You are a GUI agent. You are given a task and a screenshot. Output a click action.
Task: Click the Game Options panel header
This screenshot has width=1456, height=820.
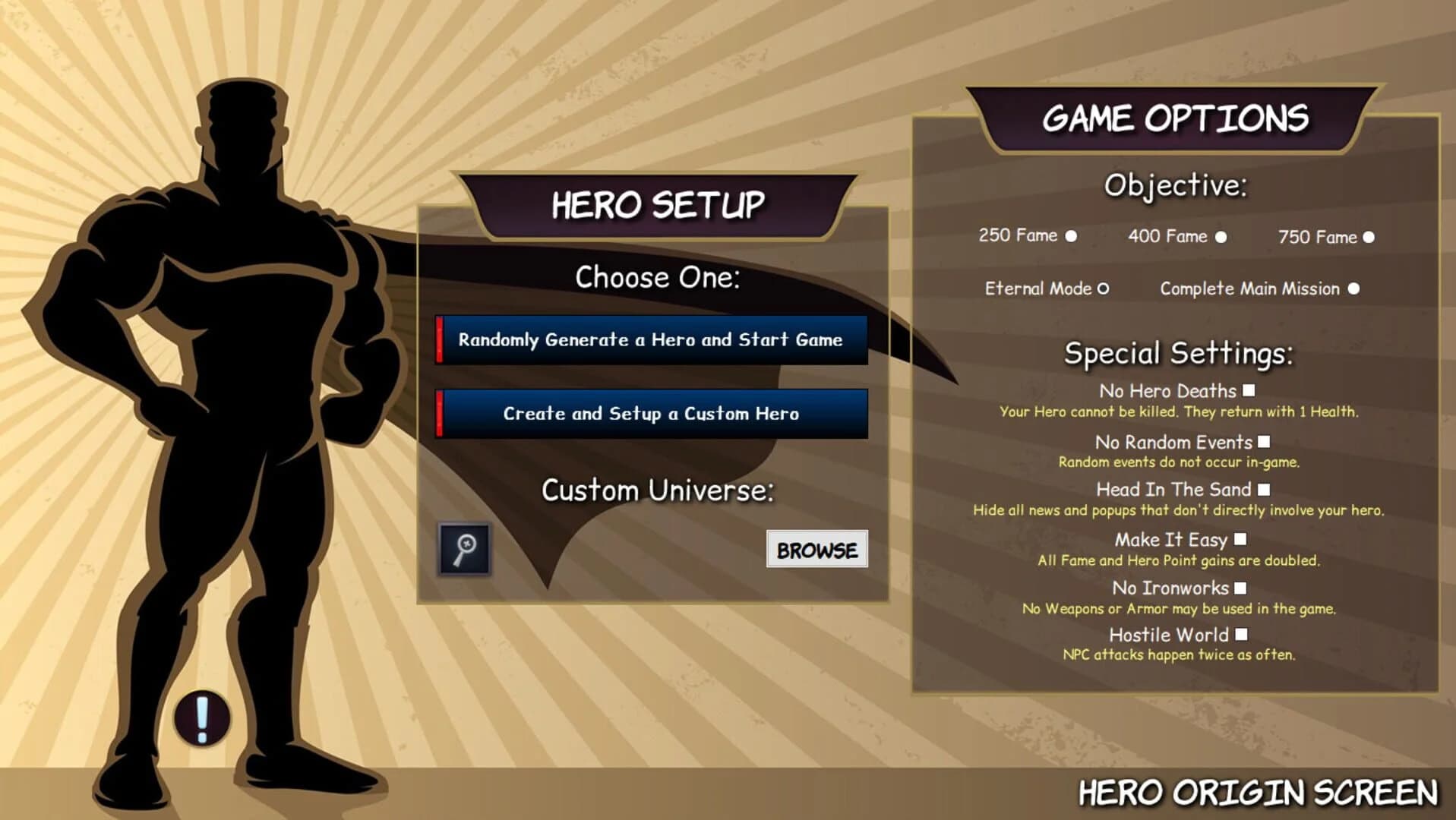point(1176,117)
